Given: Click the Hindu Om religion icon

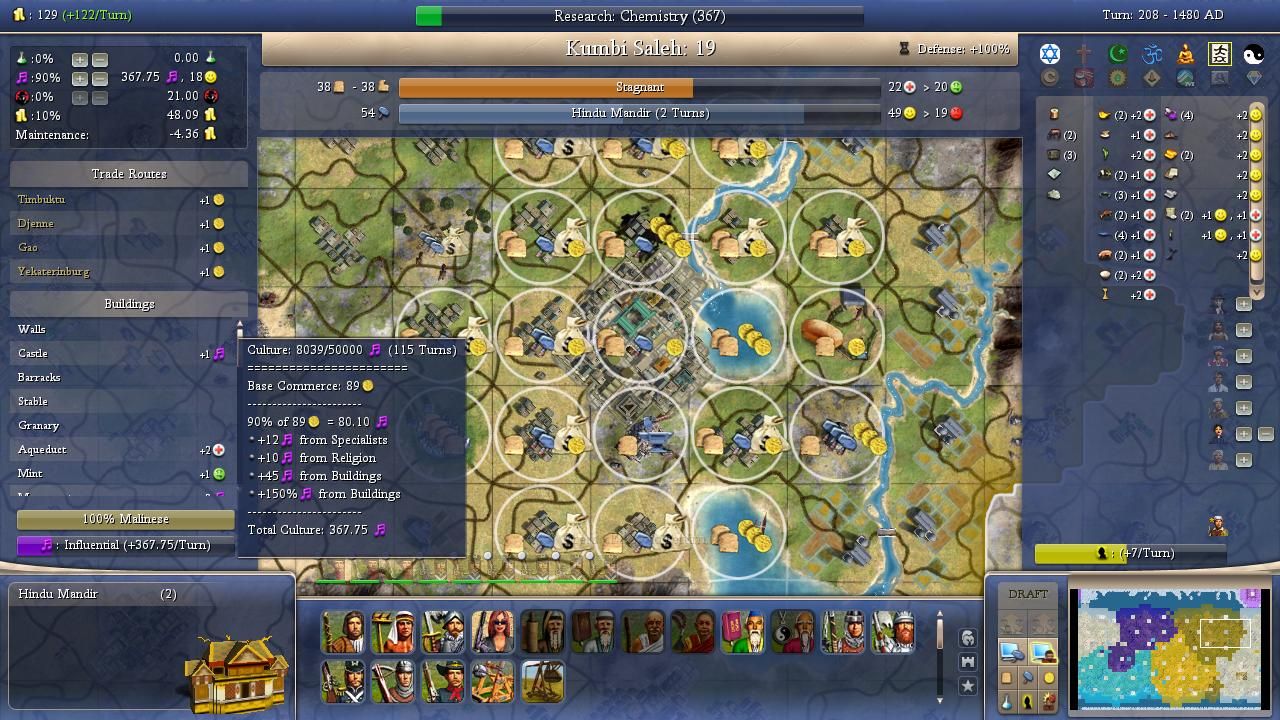Looking at the screenshot, I should point(1152,54).
